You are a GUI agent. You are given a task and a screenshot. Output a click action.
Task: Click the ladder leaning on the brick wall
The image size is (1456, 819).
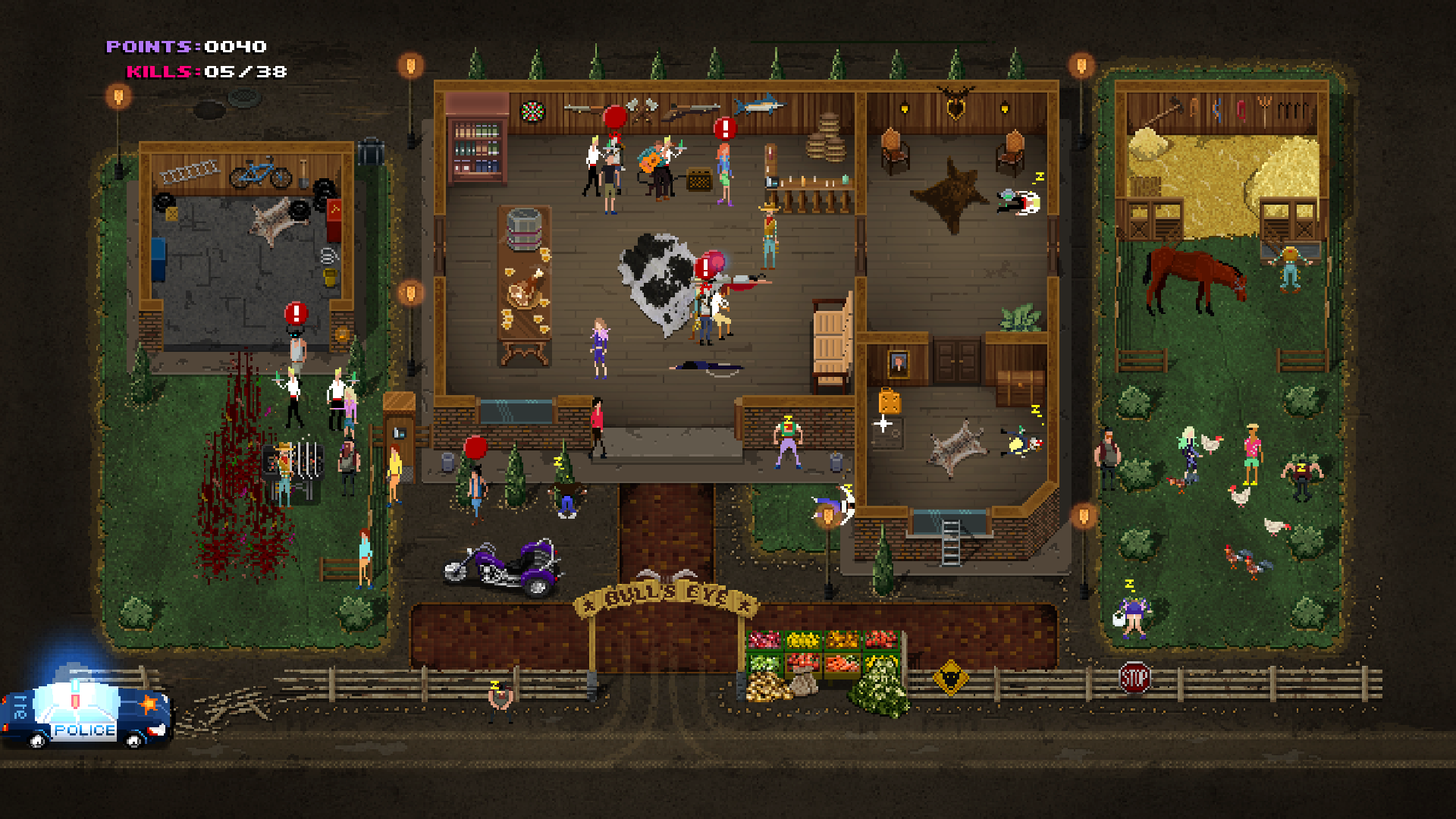[x=951, y=542]
